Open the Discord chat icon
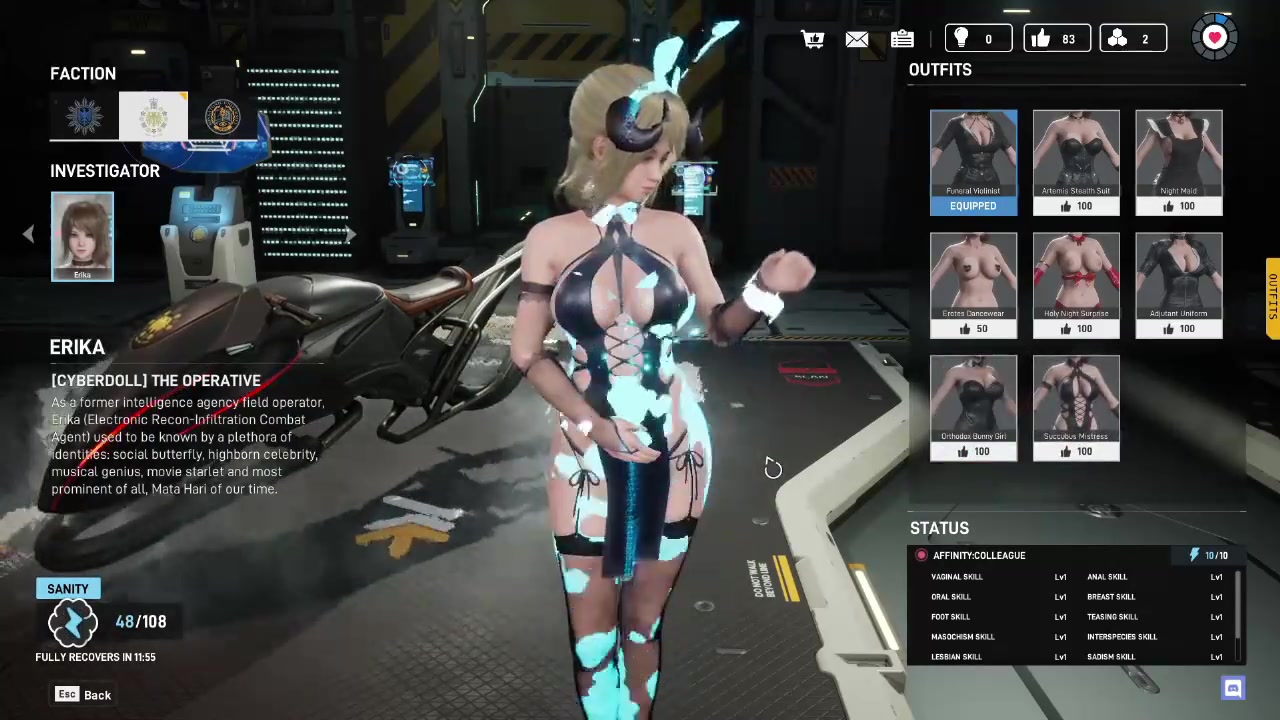Screen dimensions: 1280x720 pos(1233,688)
